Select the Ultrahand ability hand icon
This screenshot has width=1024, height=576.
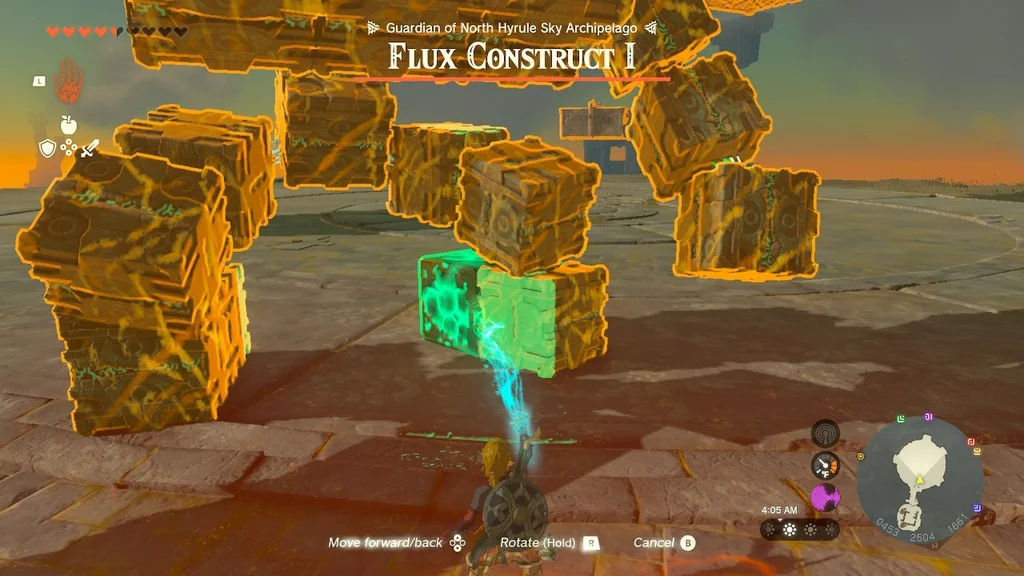point(67,81)
